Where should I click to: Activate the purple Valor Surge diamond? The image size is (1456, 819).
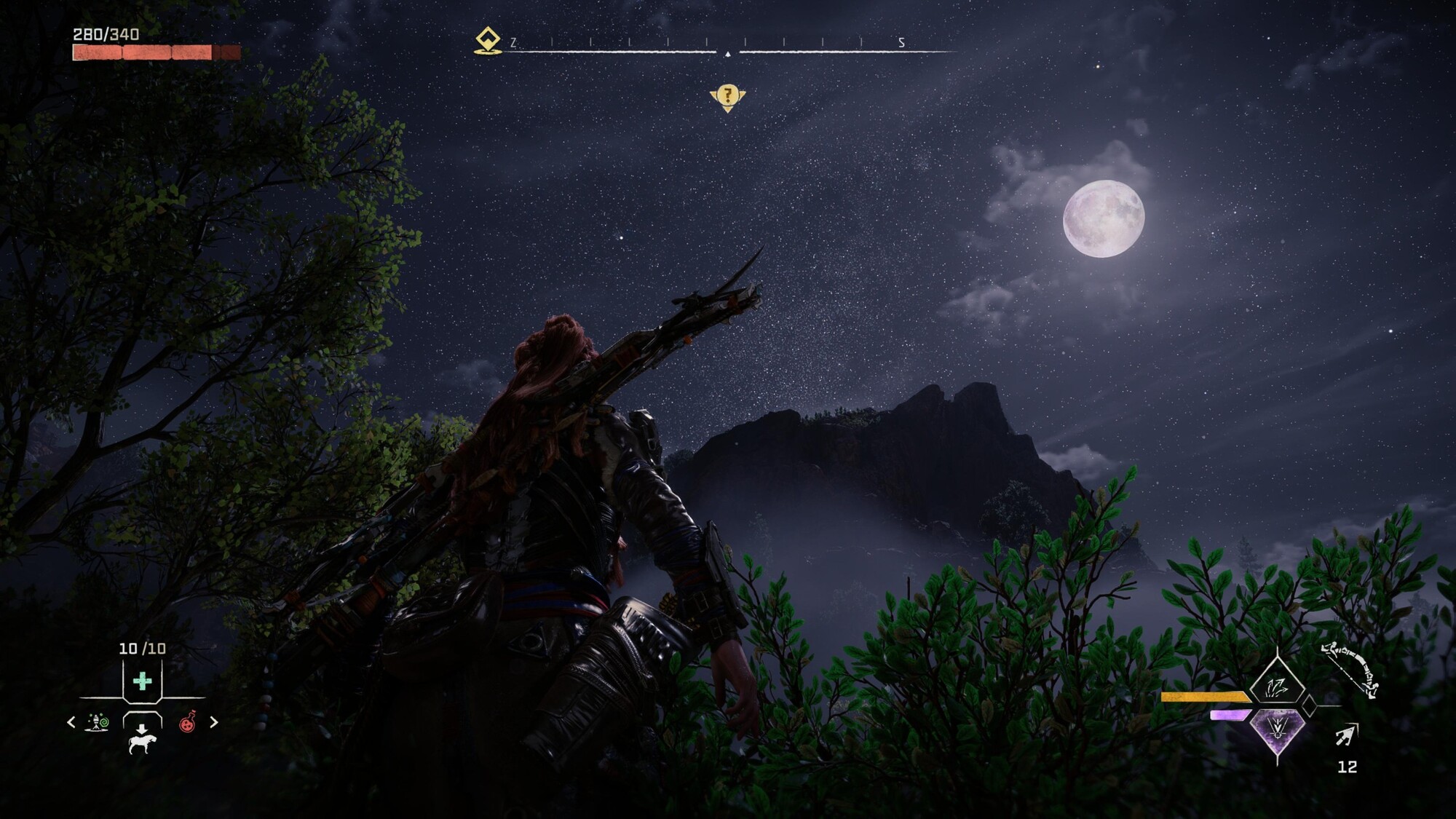(x=1277, y=730)
